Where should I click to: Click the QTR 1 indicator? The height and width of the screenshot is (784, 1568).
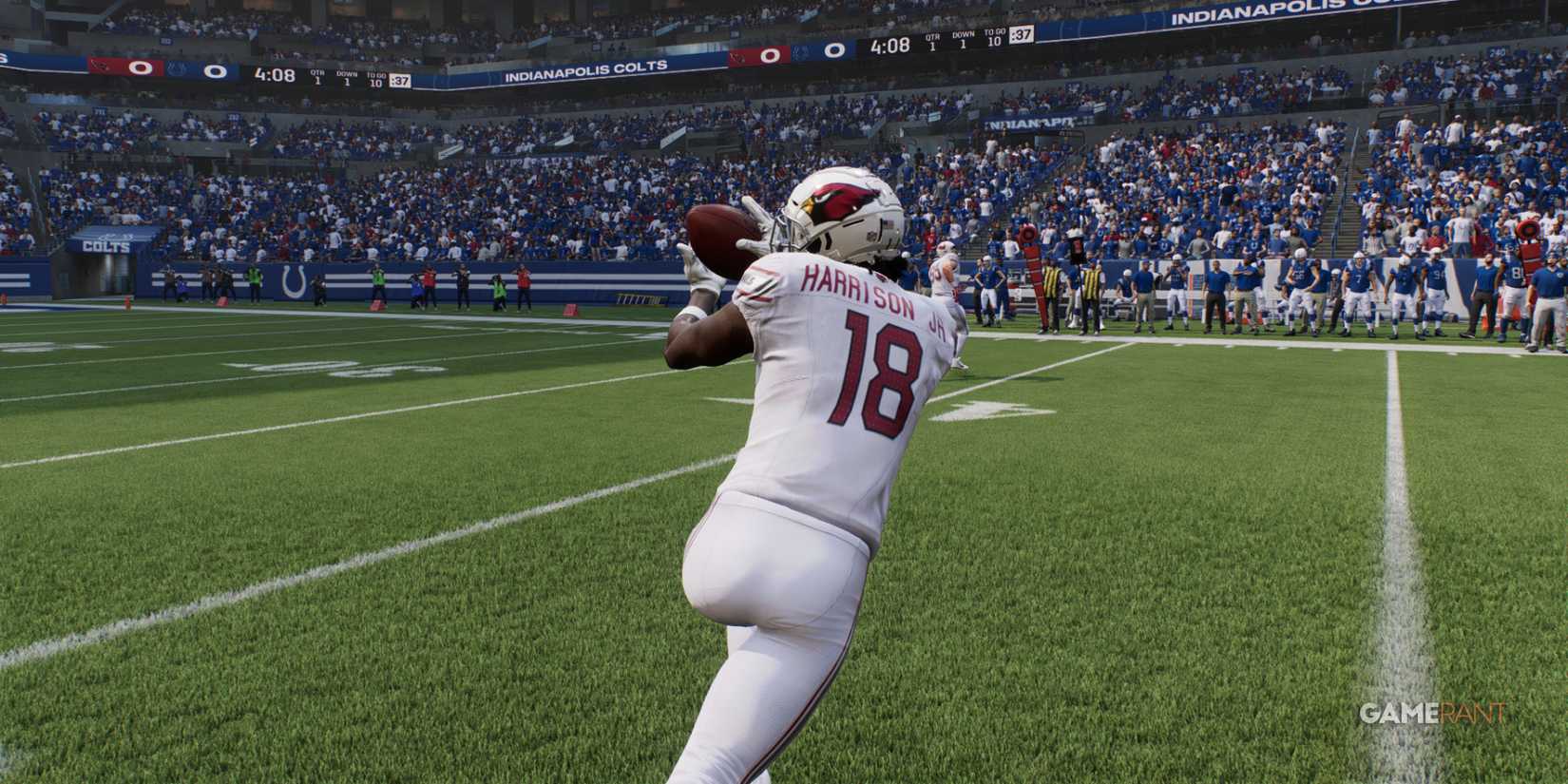pyautogui.click(x=933, y=42)
